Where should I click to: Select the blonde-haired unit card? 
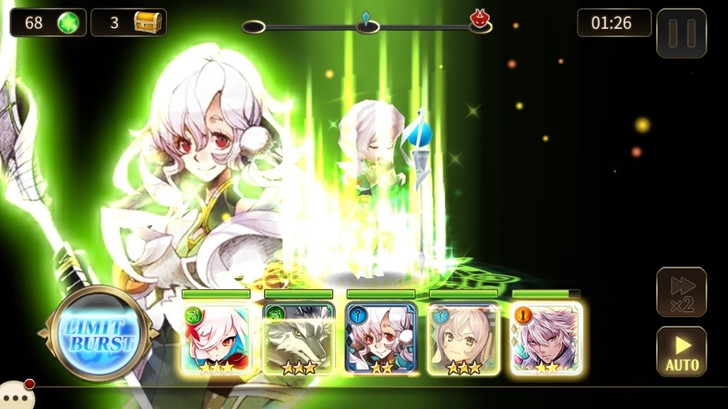(x=463, y=338)
